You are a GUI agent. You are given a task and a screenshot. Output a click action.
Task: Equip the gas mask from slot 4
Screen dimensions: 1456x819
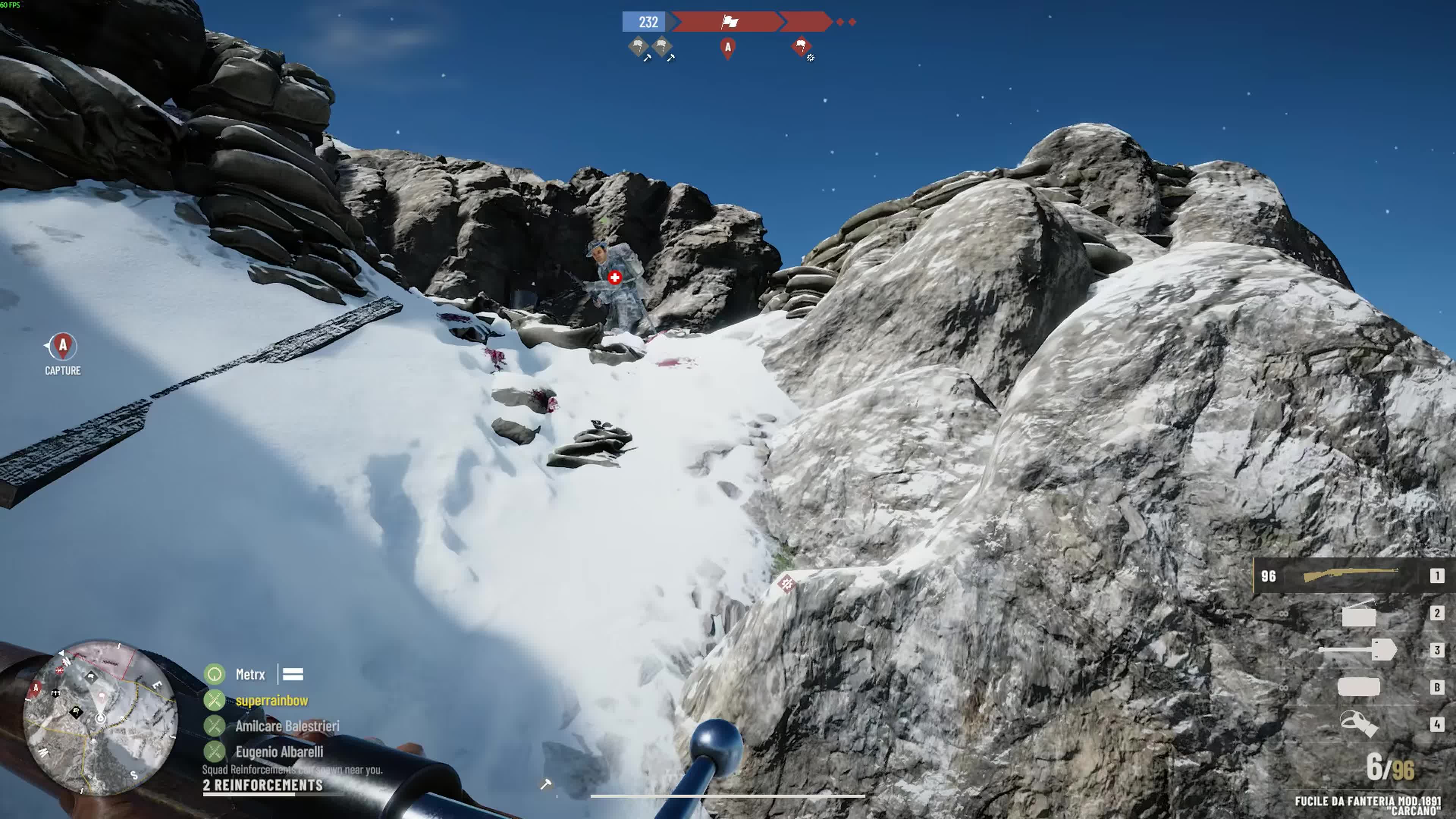tap(1358, 724)
